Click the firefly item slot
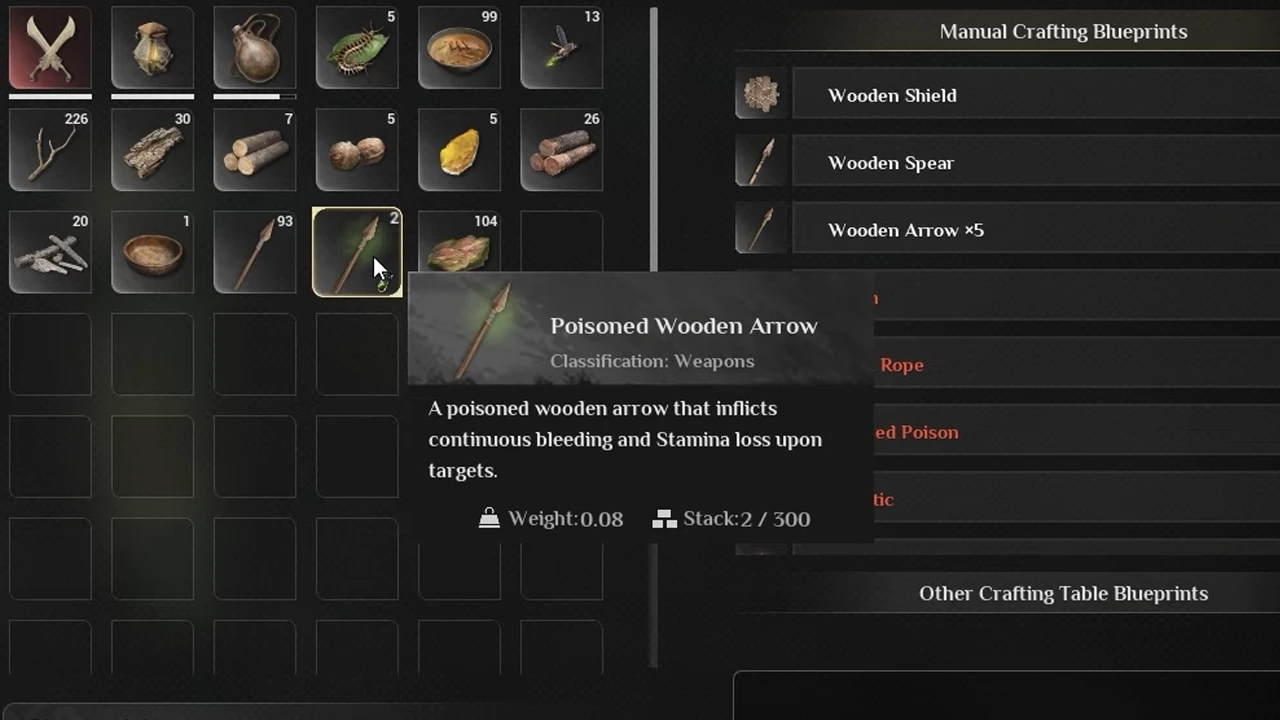 pyautogui.click(x=561, y=48)
